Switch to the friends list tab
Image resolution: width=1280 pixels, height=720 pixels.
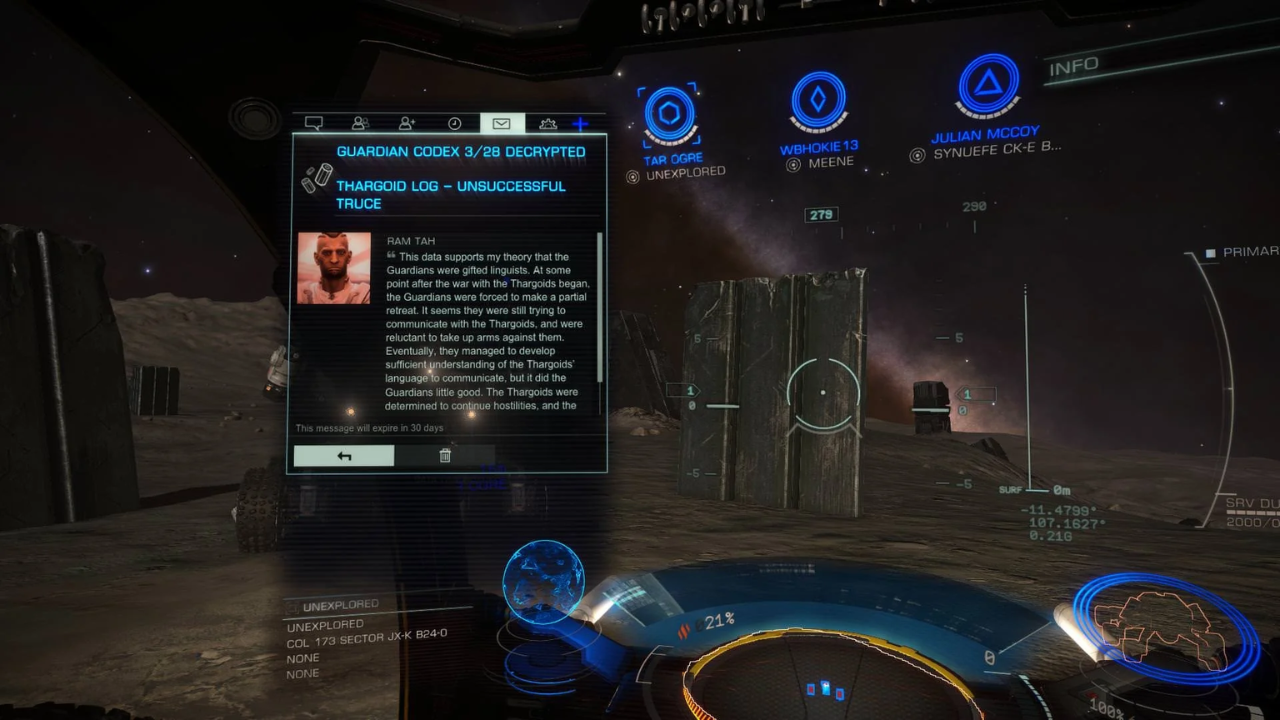[x=360, y=123]
